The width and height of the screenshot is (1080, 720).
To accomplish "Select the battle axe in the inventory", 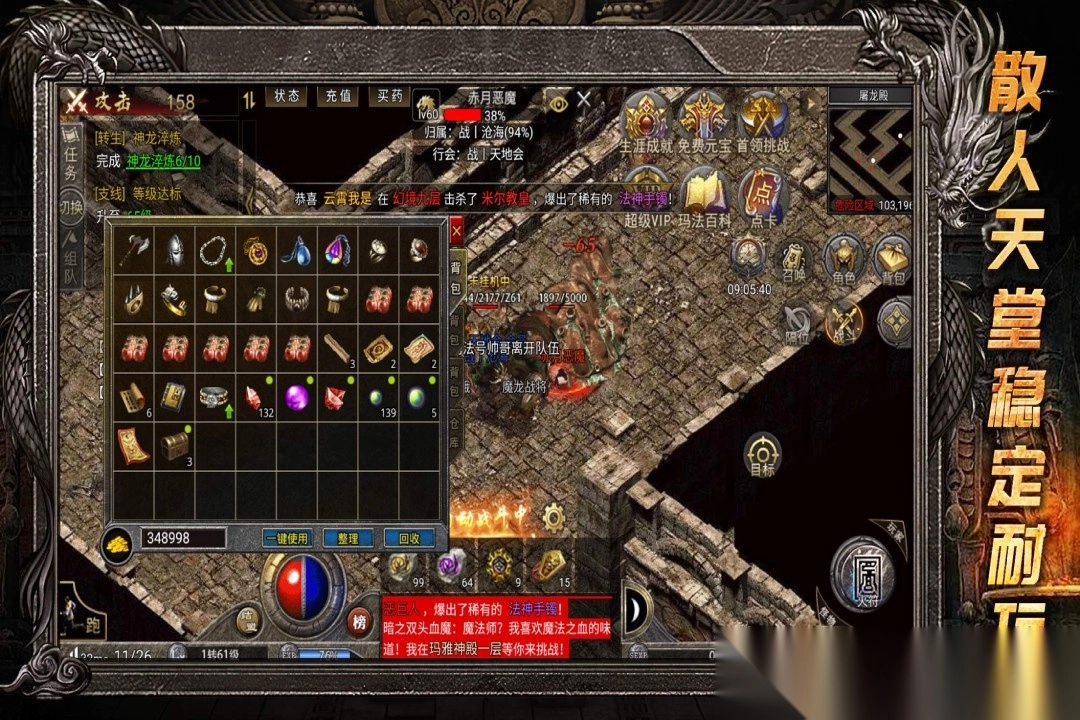I will click(133, 249).
